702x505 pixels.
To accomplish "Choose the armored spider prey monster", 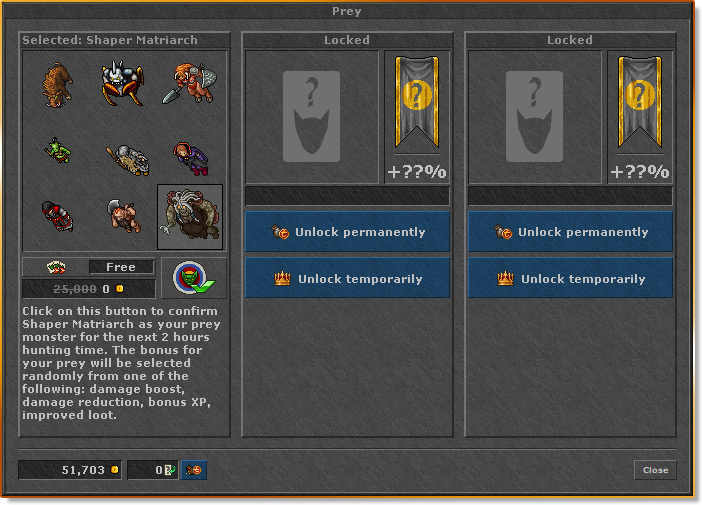I will 123,85.
